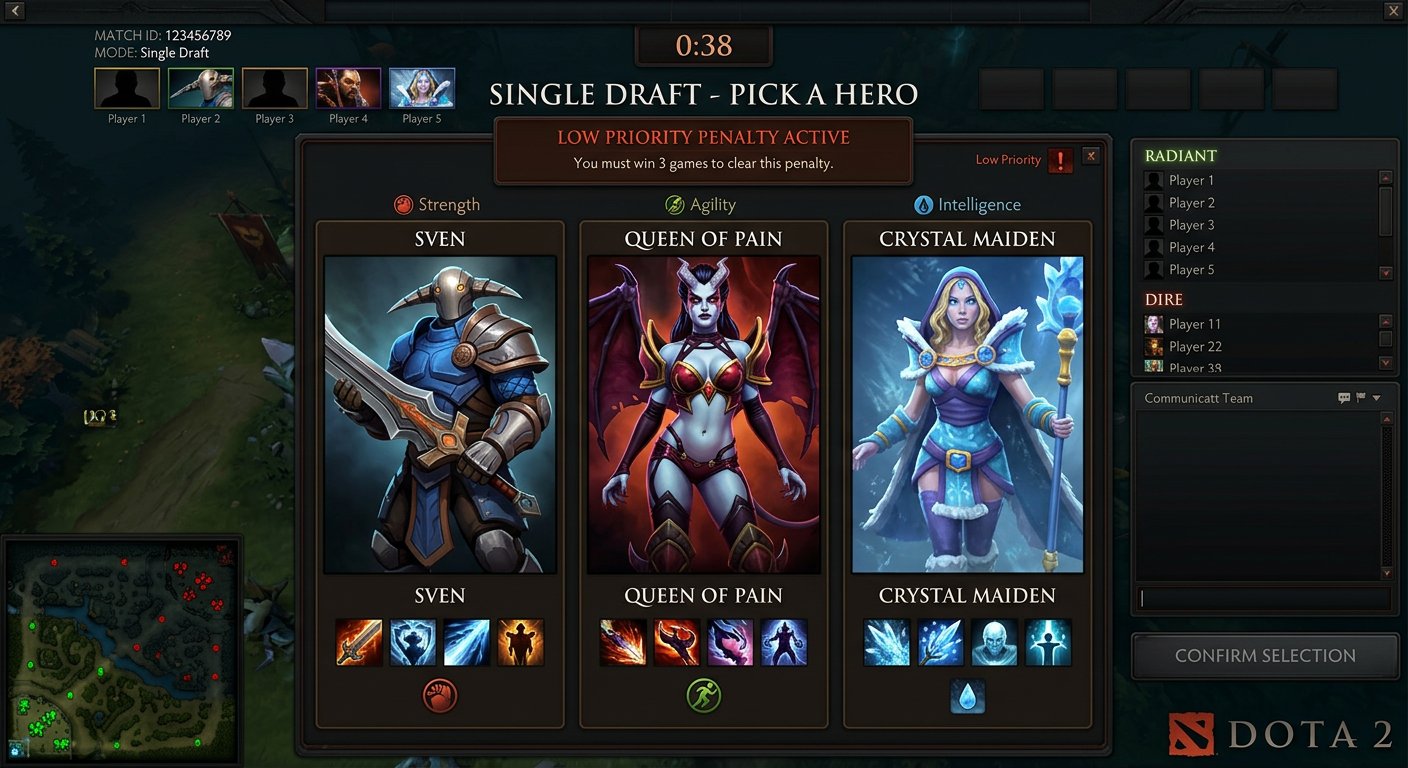Select Sven's Storm Hammer ability icon
The height and width of the screenshot is (768, 1408).
pyautogui.click(x=359, y=642)
